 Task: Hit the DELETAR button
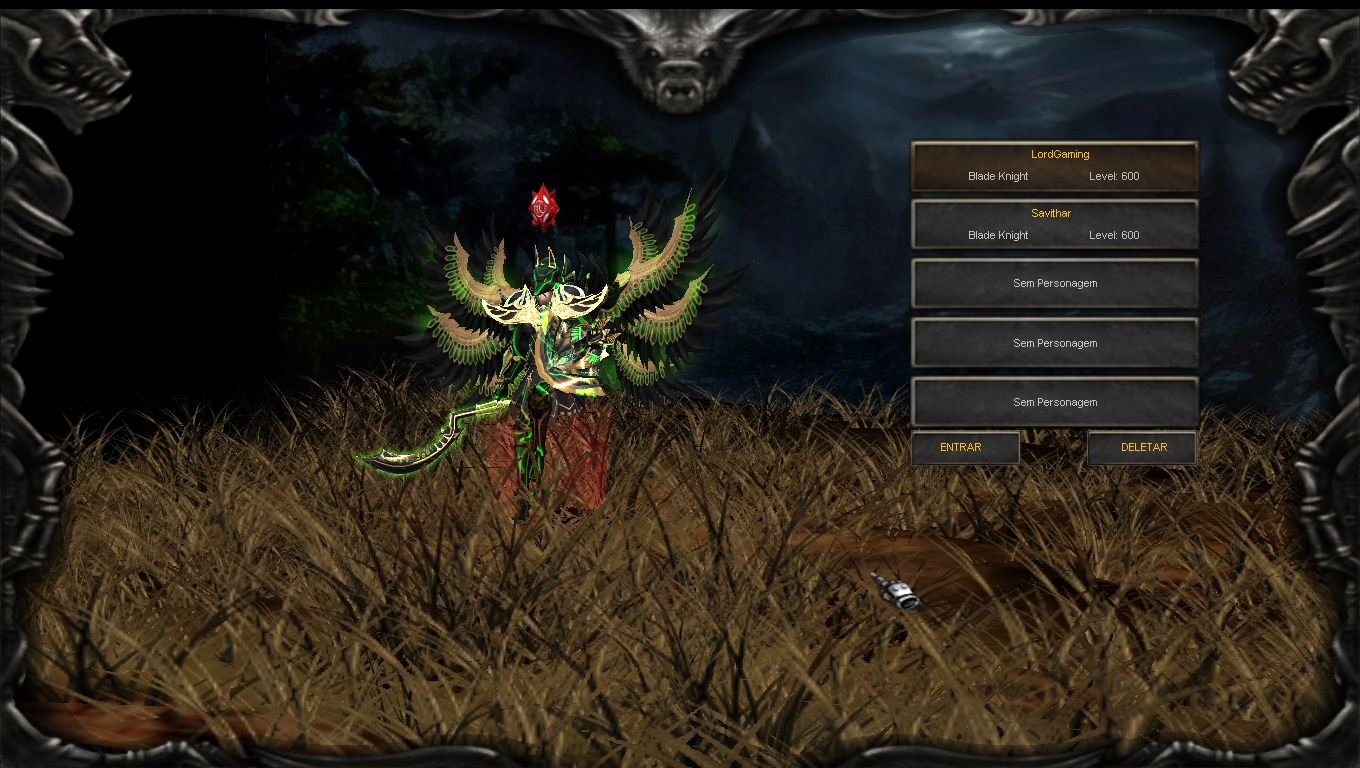(x=1142, y=448)
